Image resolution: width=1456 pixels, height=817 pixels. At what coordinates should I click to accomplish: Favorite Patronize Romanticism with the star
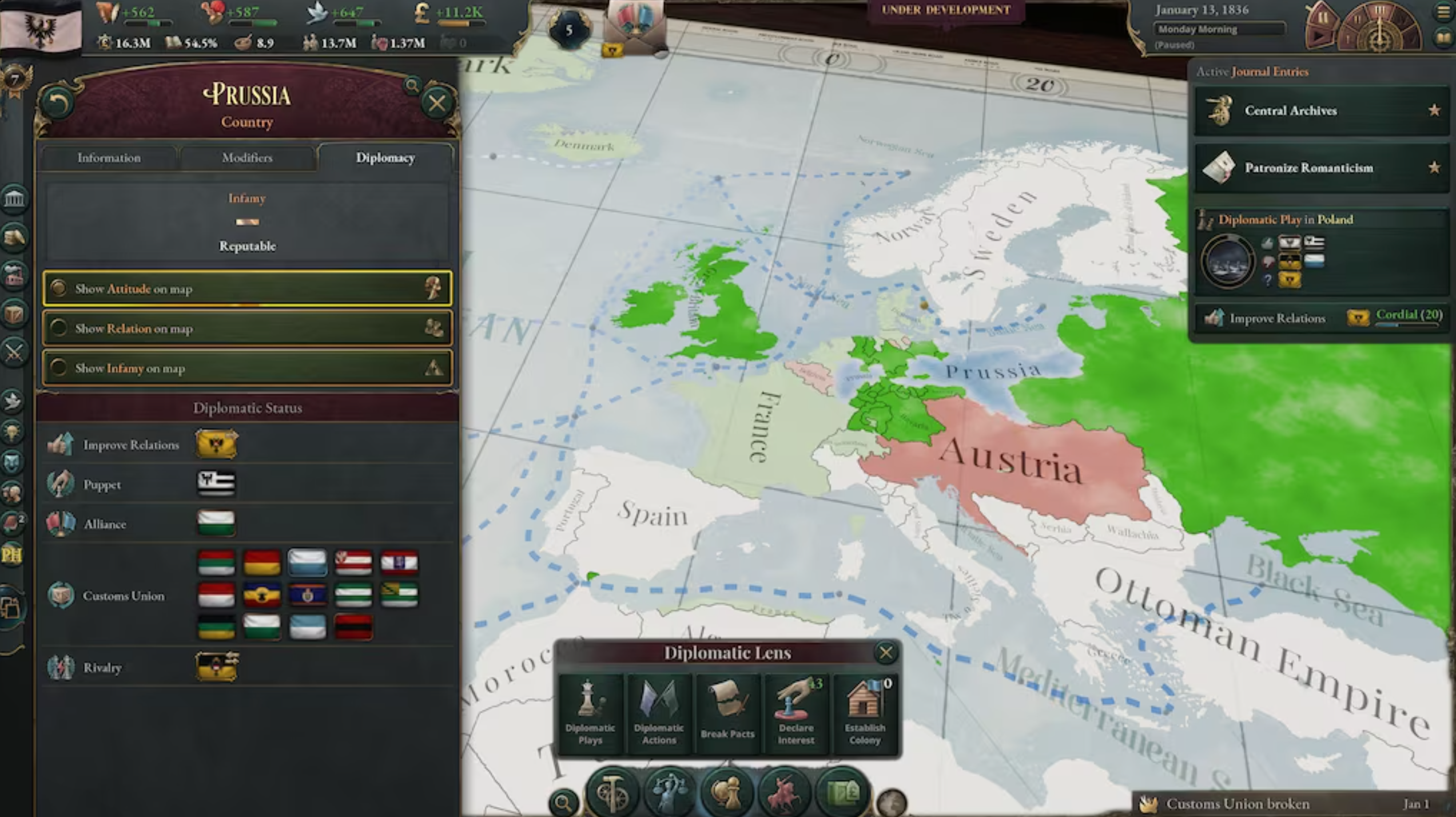pos(1434,167)
